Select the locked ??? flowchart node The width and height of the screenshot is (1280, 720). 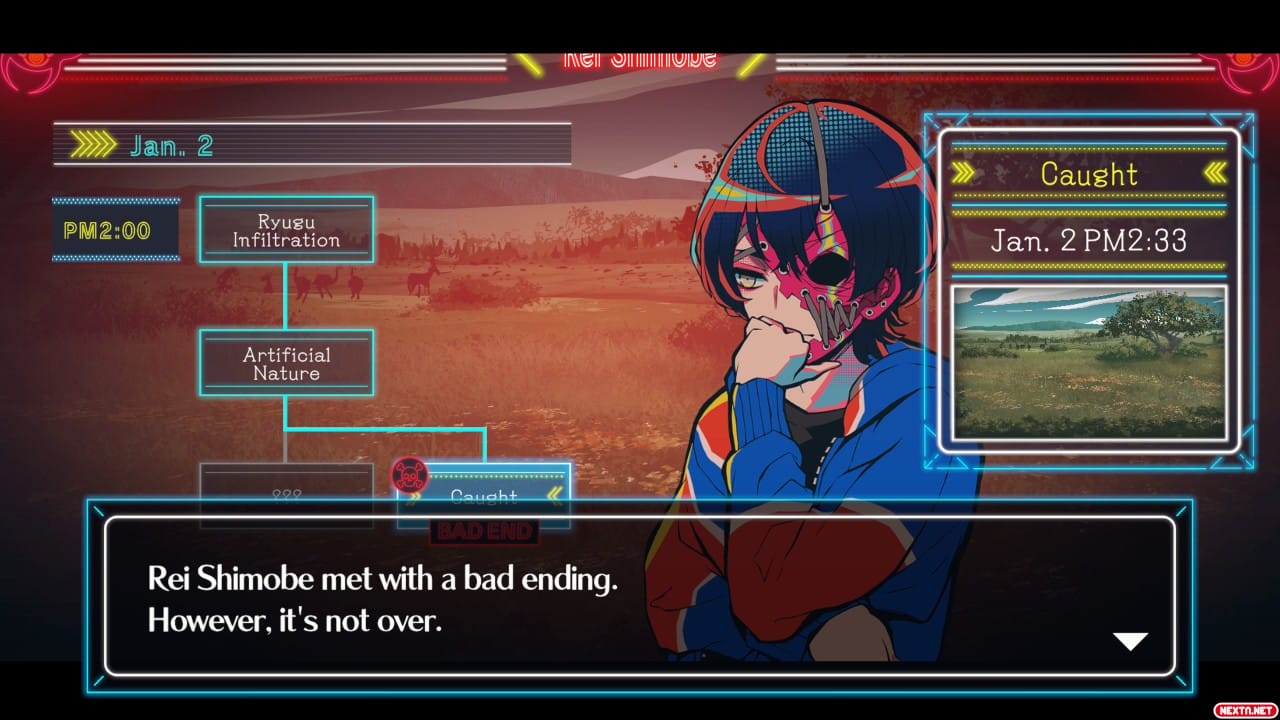tap(286, 490)
